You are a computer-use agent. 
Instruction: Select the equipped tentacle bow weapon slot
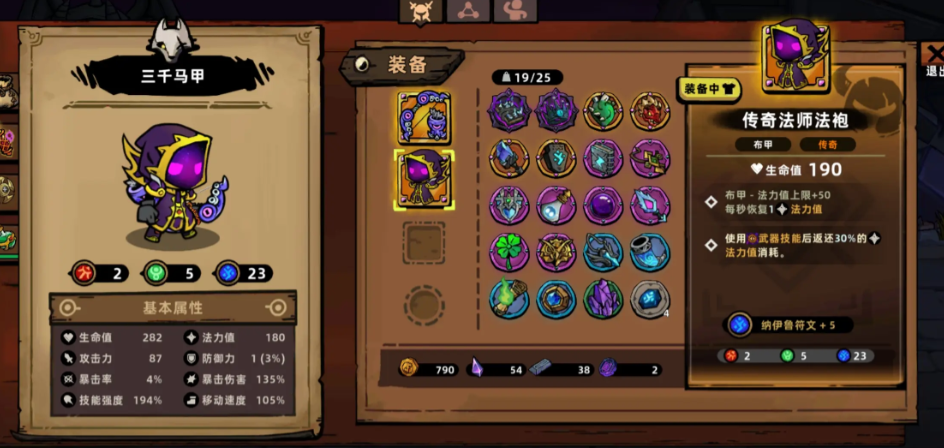pyautogui.click(x=424, y=118)
